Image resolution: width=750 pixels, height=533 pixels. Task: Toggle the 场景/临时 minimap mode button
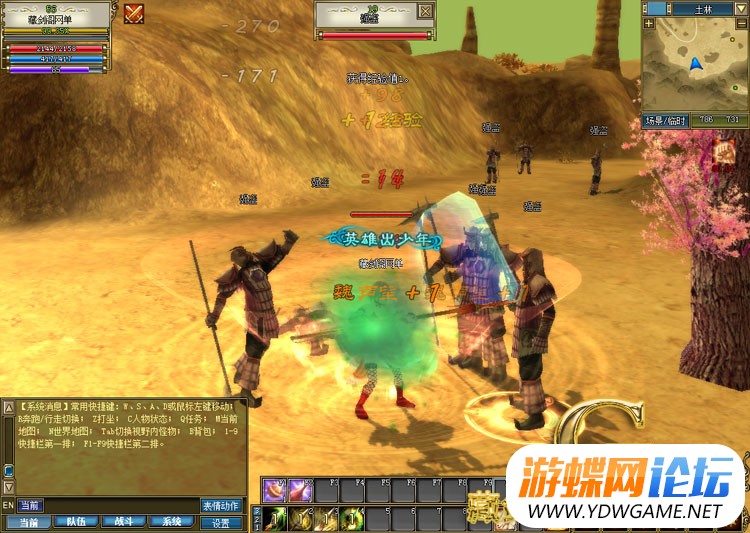tap(665, 120)
